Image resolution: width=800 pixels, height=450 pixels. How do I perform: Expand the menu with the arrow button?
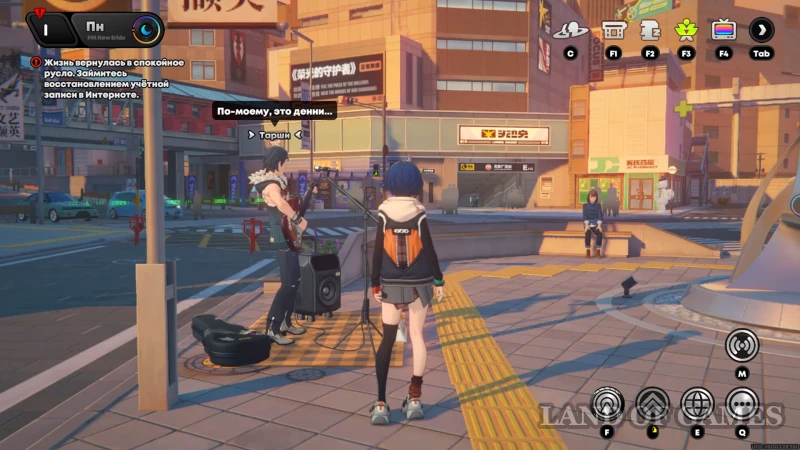(x=762, y=30)
